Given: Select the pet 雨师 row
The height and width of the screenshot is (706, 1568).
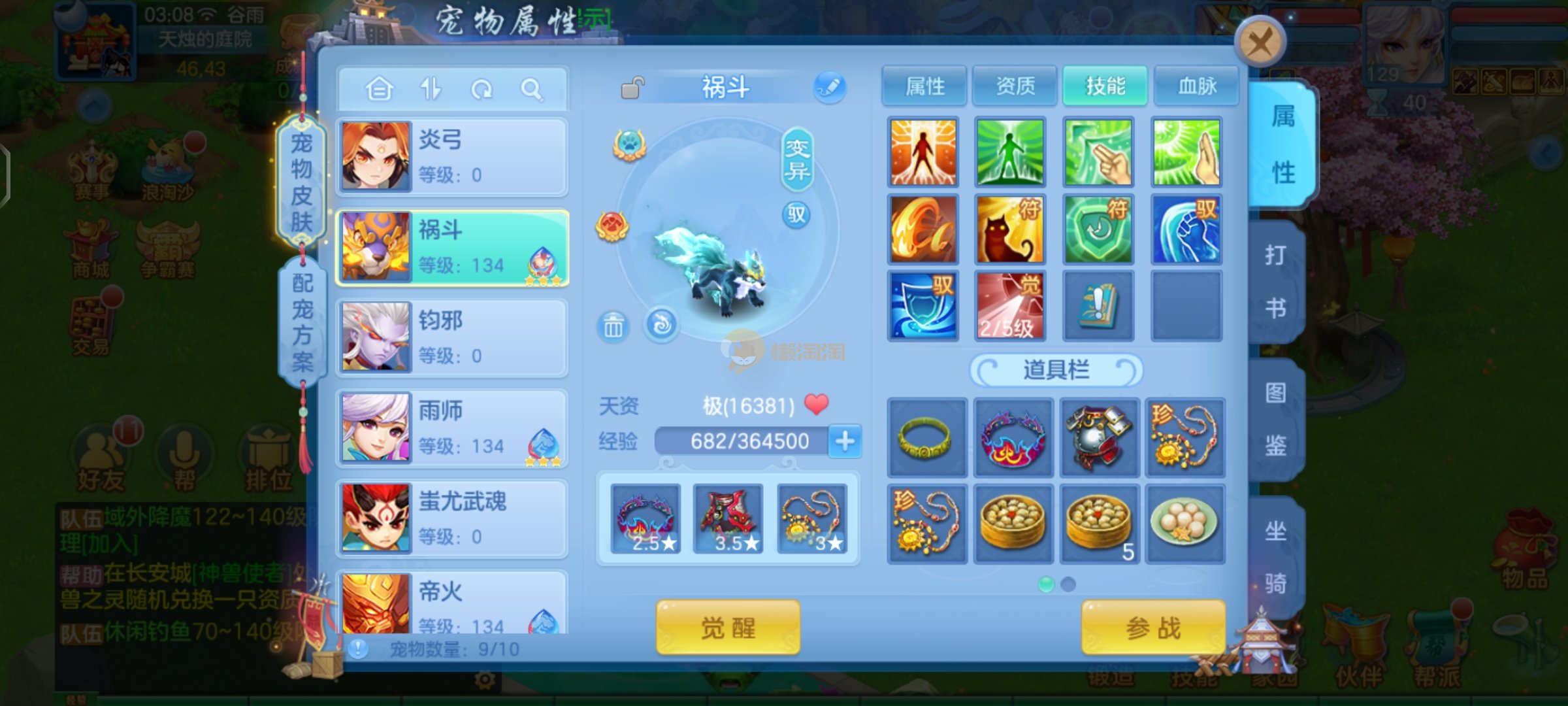Looking at the screenshot, I should pos(452,428).
